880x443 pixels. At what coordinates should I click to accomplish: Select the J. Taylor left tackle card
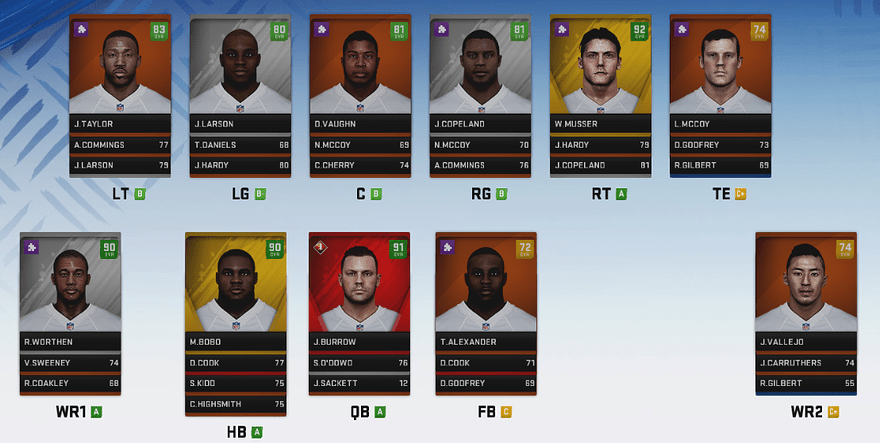click(x=120, y=68)
